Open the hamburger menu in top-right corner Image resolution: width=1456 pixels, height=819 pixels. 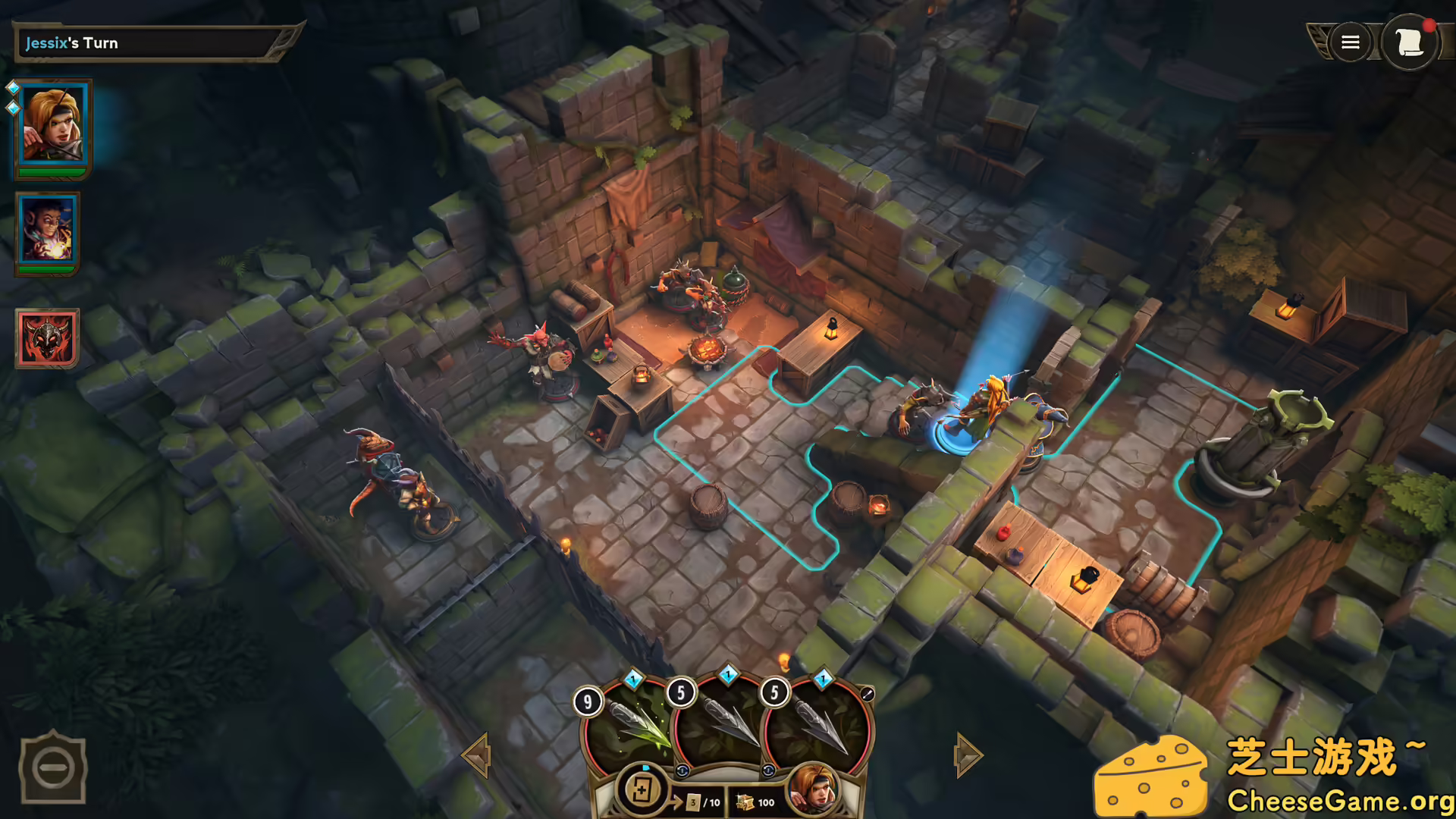pyautogui.click(x=1350, y=42)
